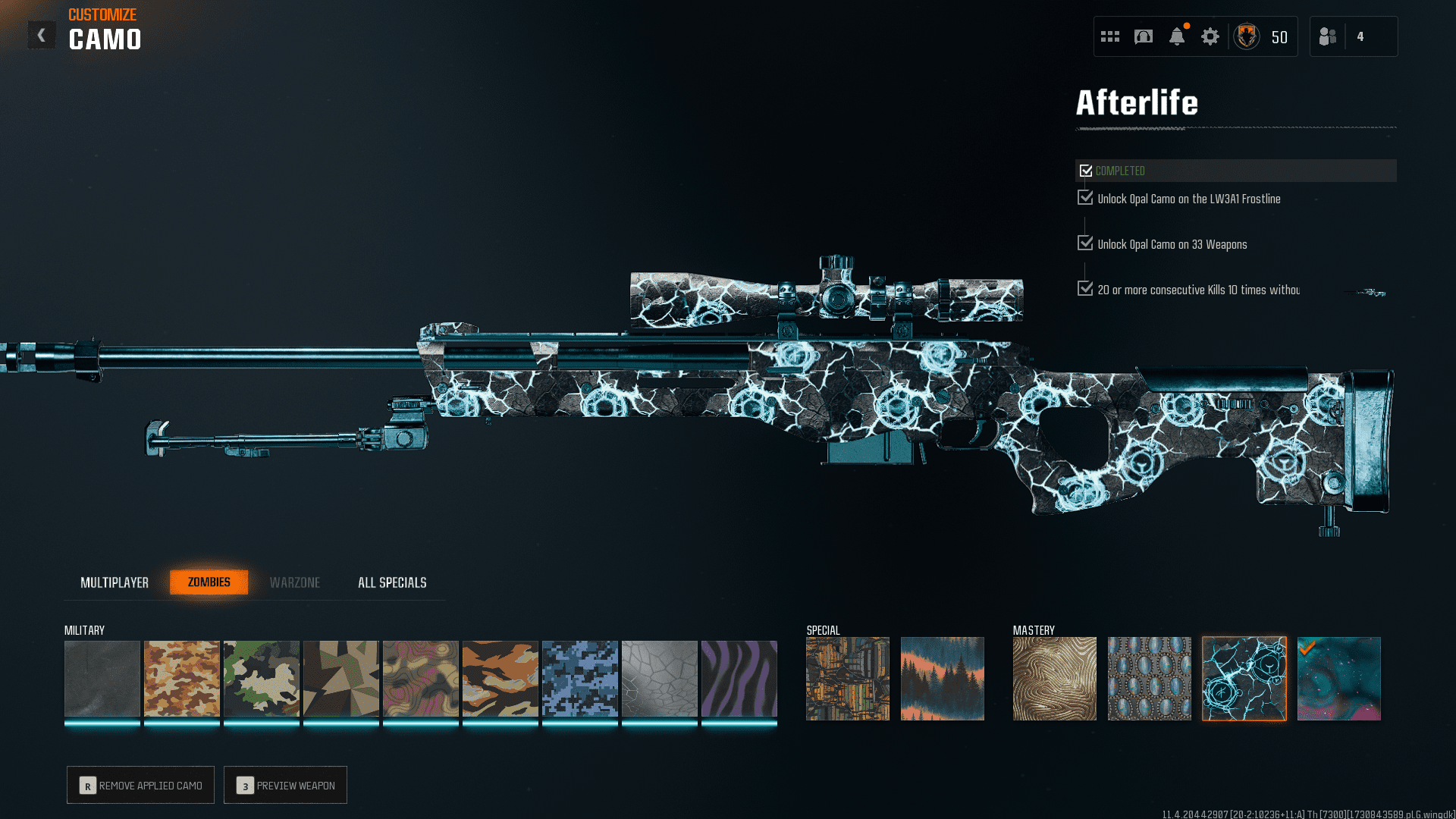The width and height of the screenshot is (1456, 819).
Task: Open the social party icon
Action: [x=1328, y=36]
